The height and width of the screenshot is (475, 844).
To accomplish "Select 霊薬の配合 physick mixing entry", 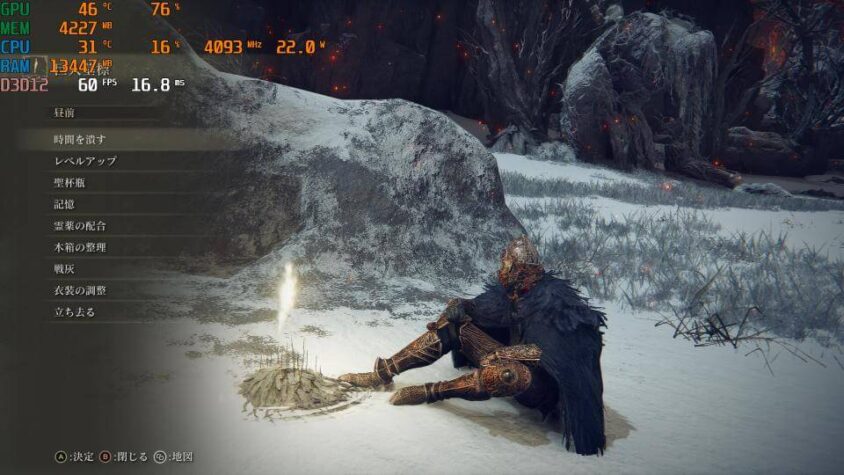I will tap(80, 225).
